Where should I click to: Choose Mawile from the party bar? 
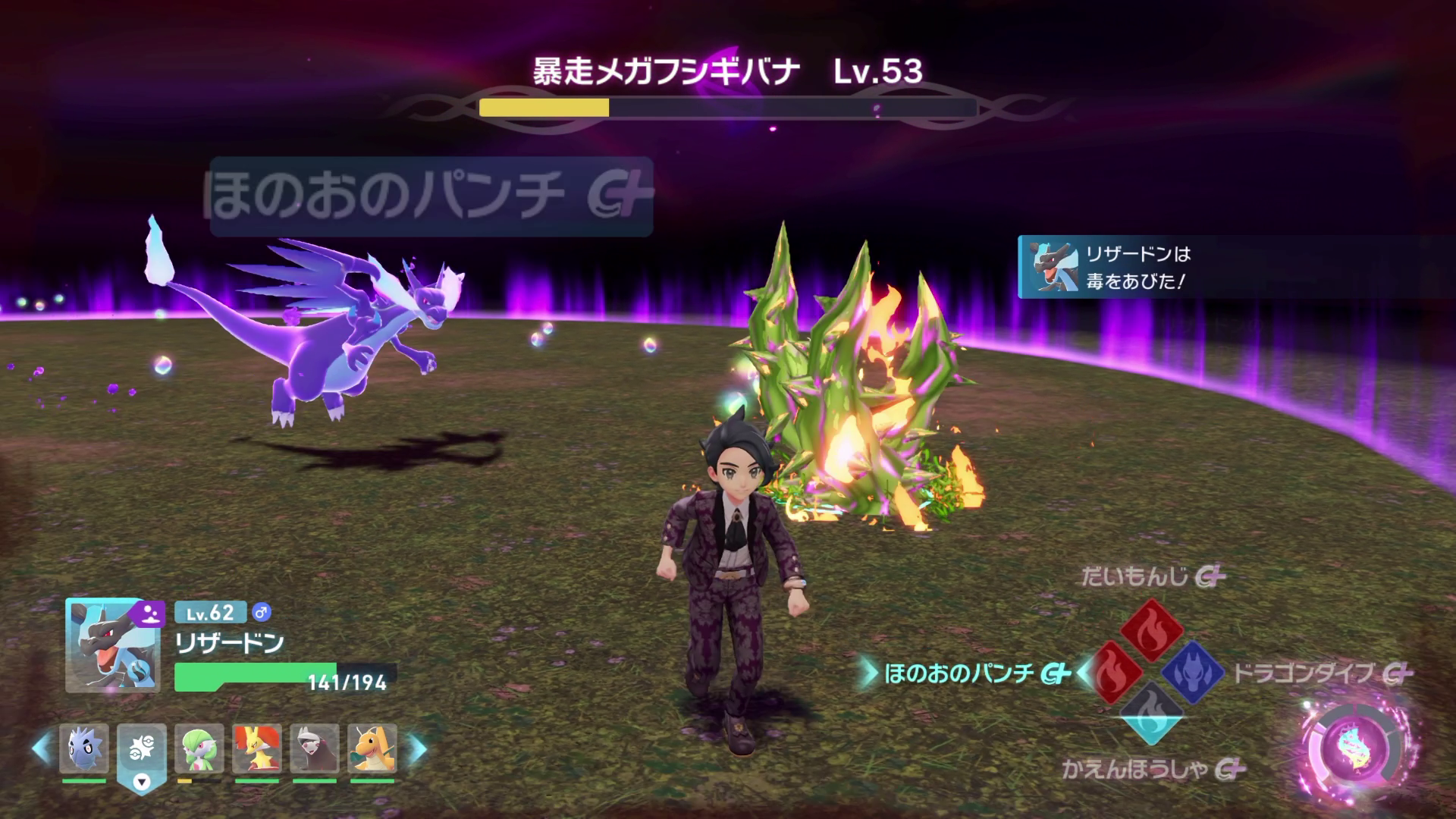(x=315, y=748)
